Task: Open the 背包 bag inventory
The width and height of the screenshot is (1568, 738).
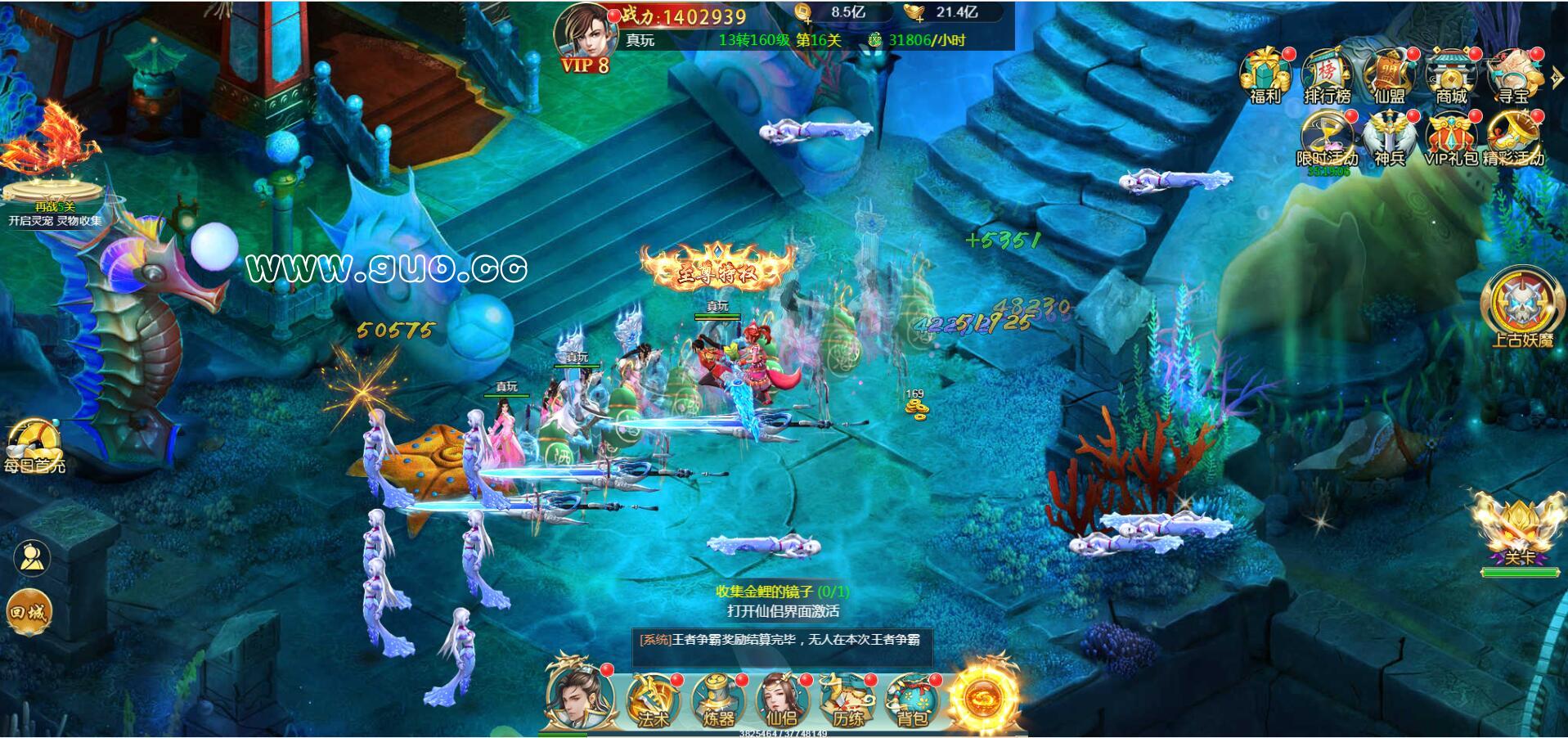Action: (x=912, y=700)
